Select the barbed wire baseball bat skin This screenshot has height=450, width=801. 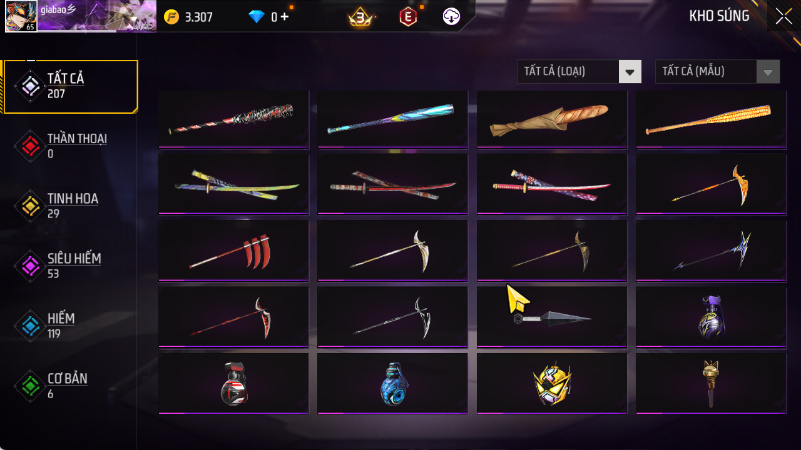[233, 119]
